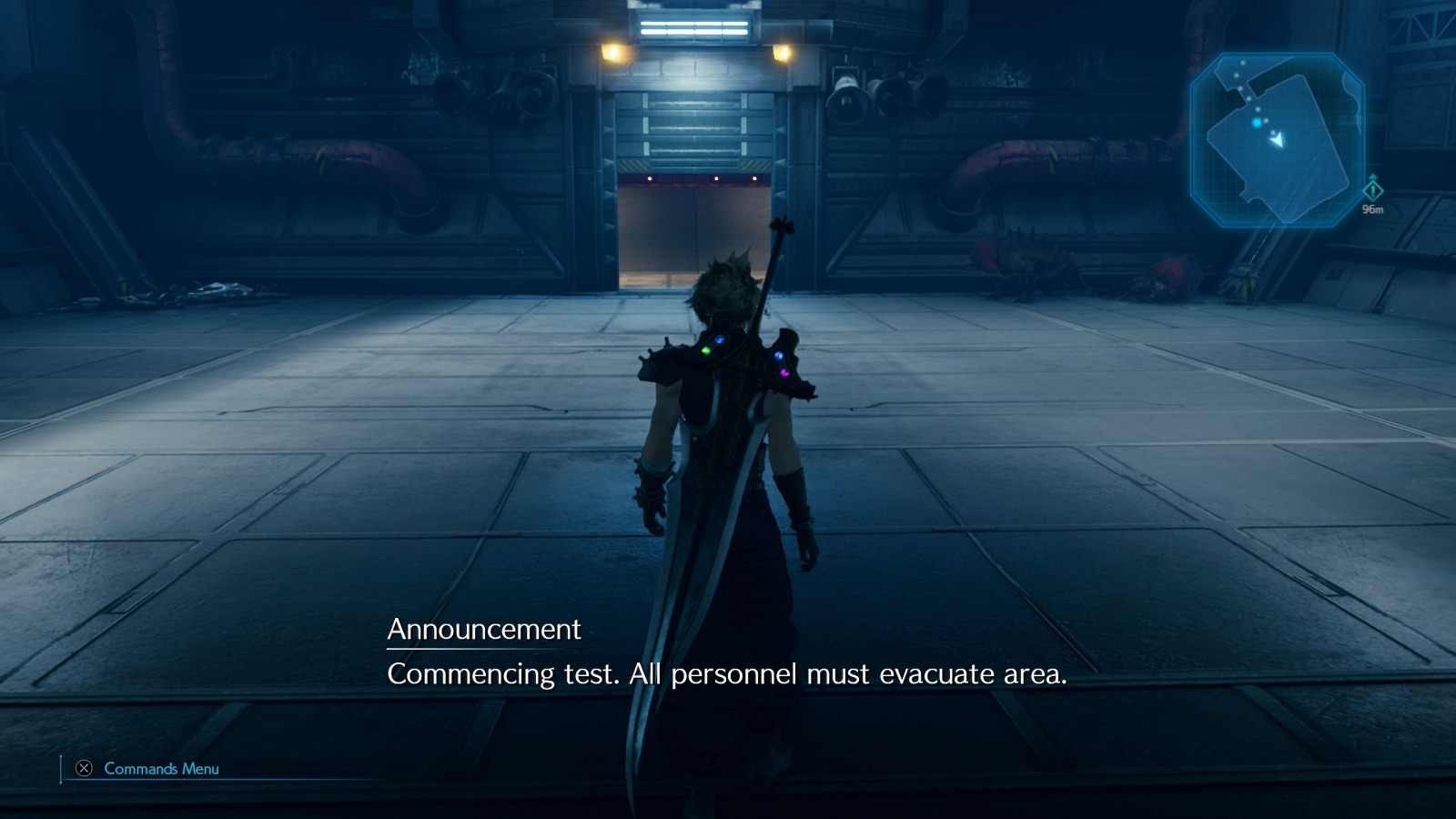Viewport: 1456px width, 819px height.
Task: Click the green triangle above the objective marker
Action: click(1373, 177)
